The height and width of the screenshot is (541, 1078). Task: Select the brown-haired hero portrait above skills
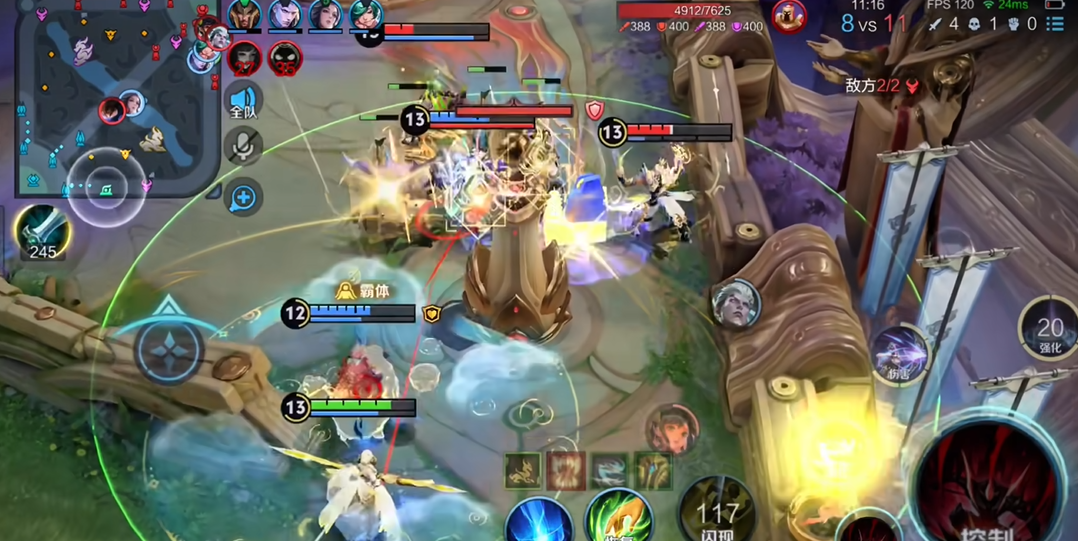(x=671, y=428)
